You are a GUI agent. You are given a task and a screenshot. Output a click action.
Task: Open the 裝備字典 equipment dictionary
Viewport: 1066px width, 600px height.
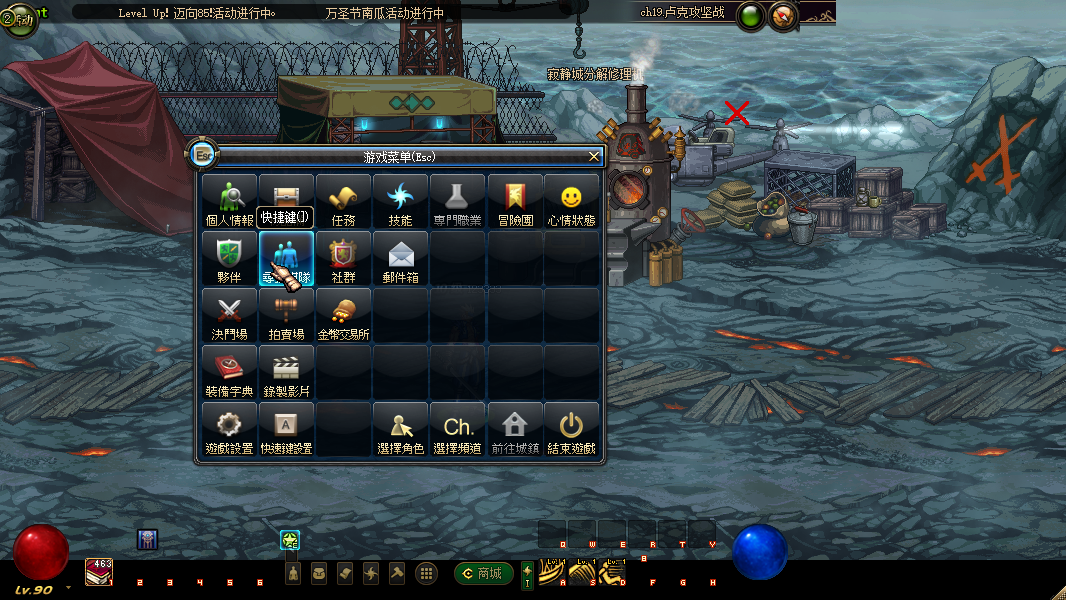(229, 373)
